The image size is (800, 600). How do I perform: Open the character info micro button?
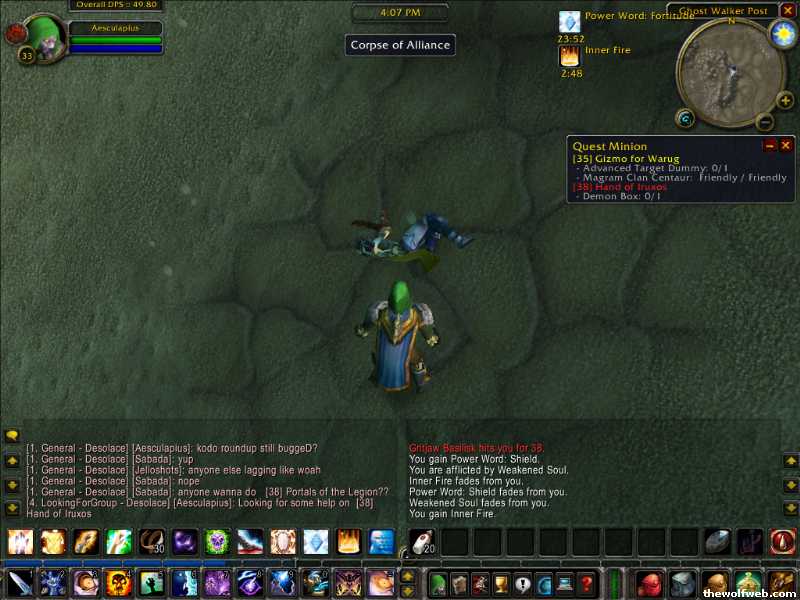click(x=437, y=583)
